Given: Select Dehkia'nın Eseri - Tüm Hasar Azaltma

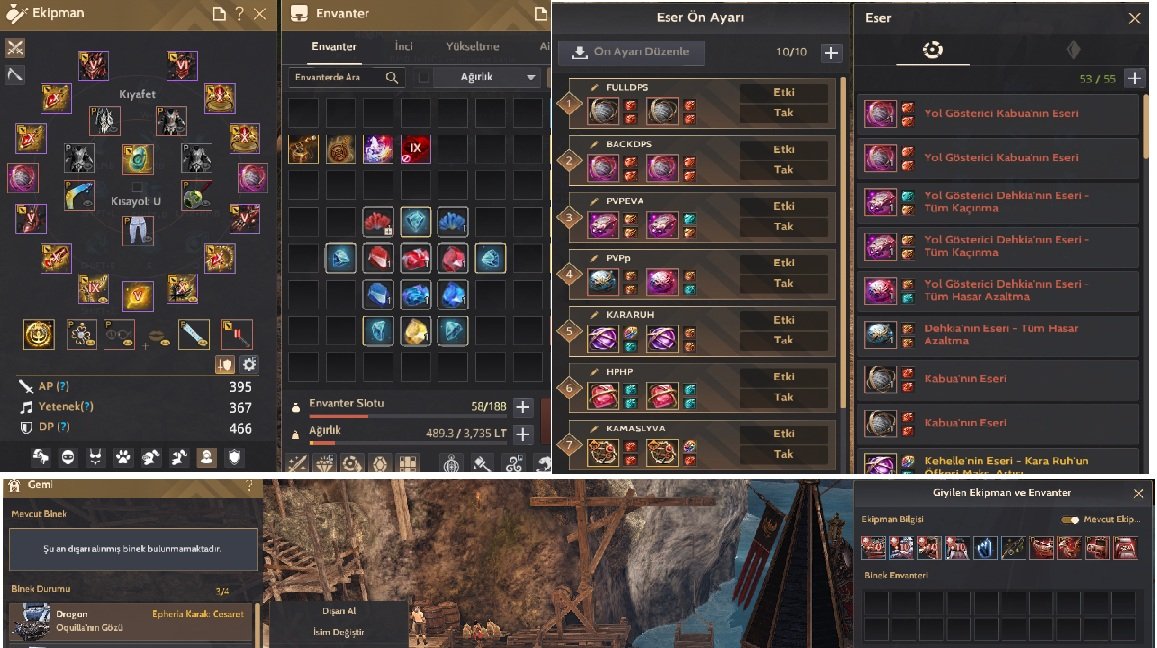Looking at the screenshot, I should click(998, 334).
